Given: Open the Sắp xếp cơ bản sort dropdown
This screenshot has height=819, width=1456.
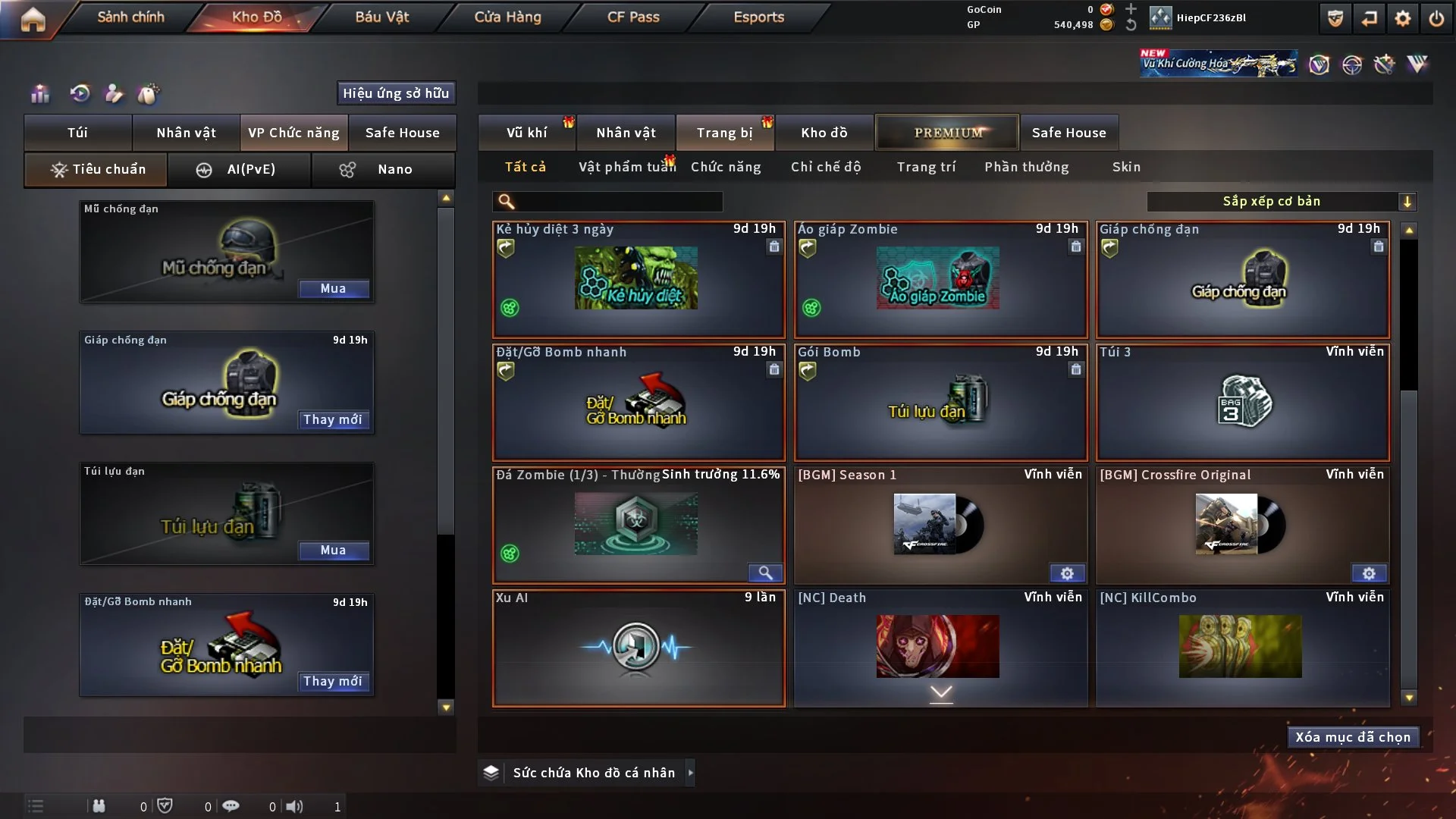Looking at the screenshot, I should tap(1281, 201).
